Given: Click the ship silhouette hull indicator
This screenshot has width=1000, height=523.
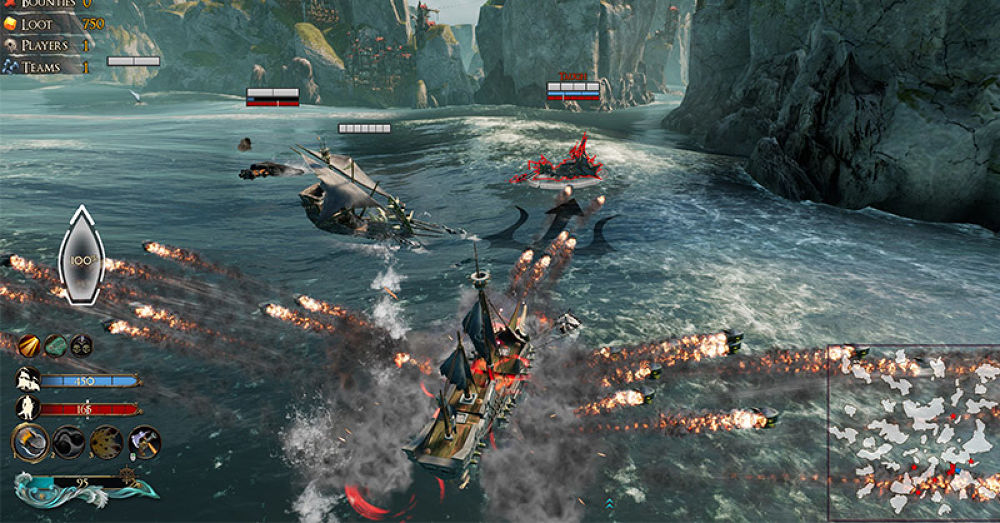Looking at the screenshot, I should 81,255.
